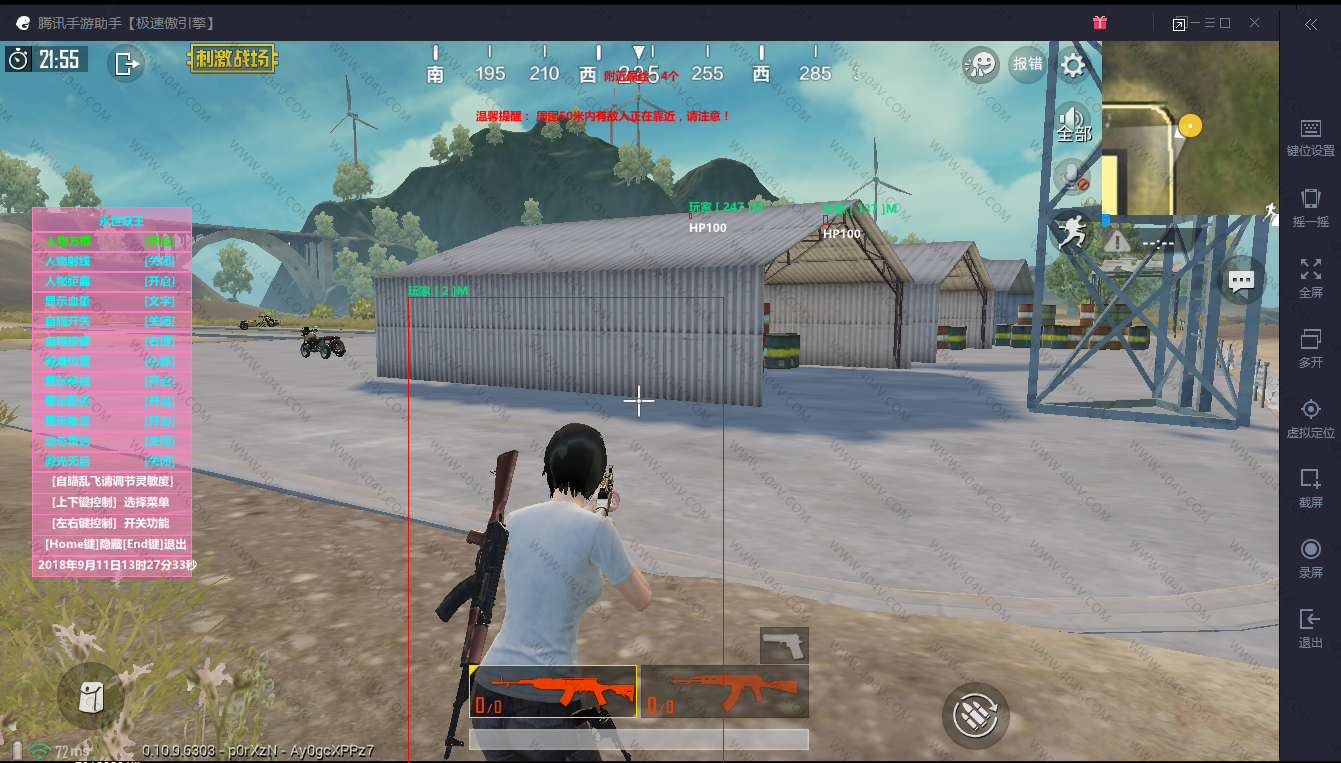The height and width of the screenshot is (763, 1341).
Task: Open the quick chat speech bubble
Action: coord(1241,281)
